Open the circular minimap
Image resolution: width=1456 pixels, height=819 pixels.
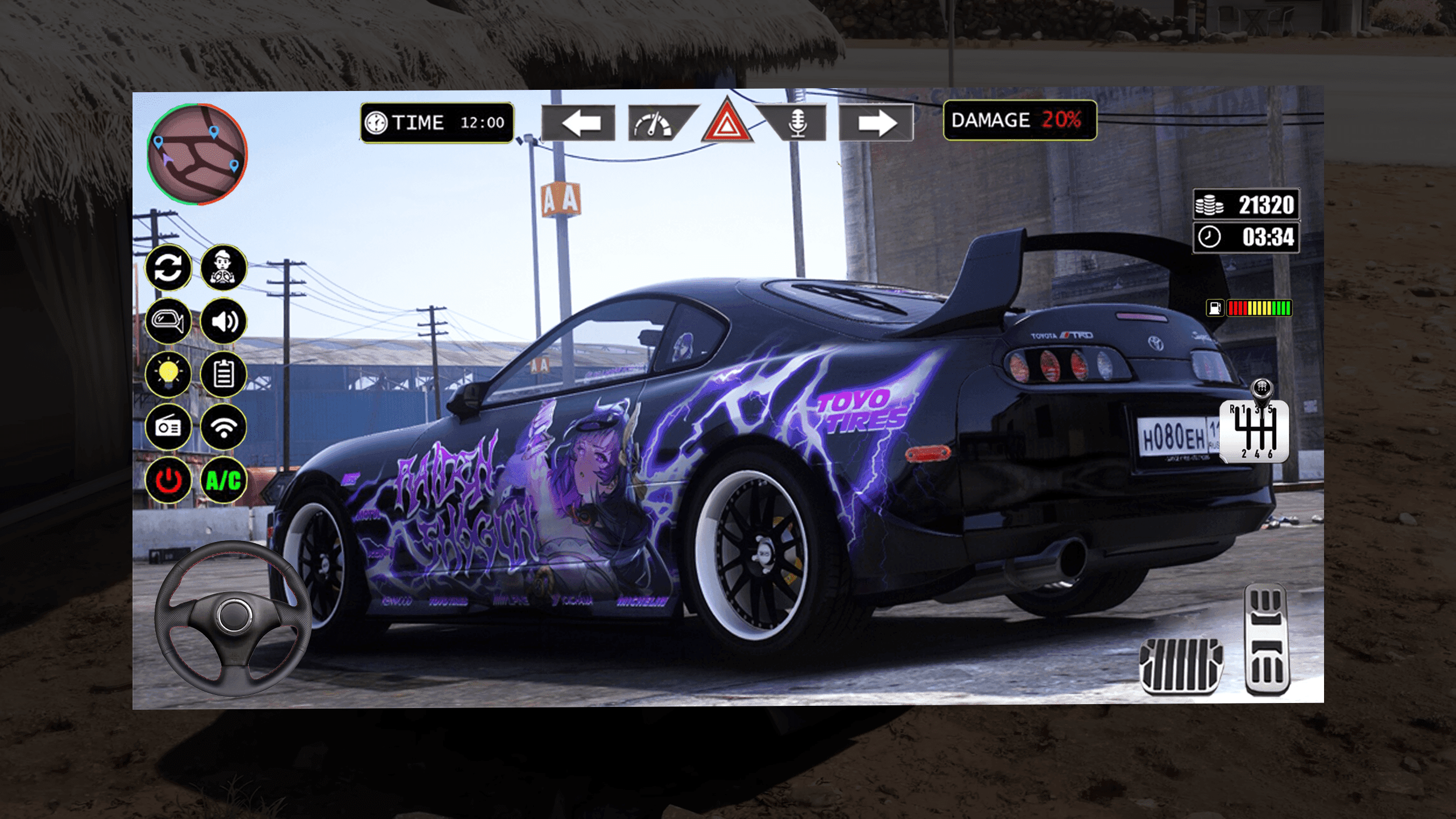click(x=197, y=154)
